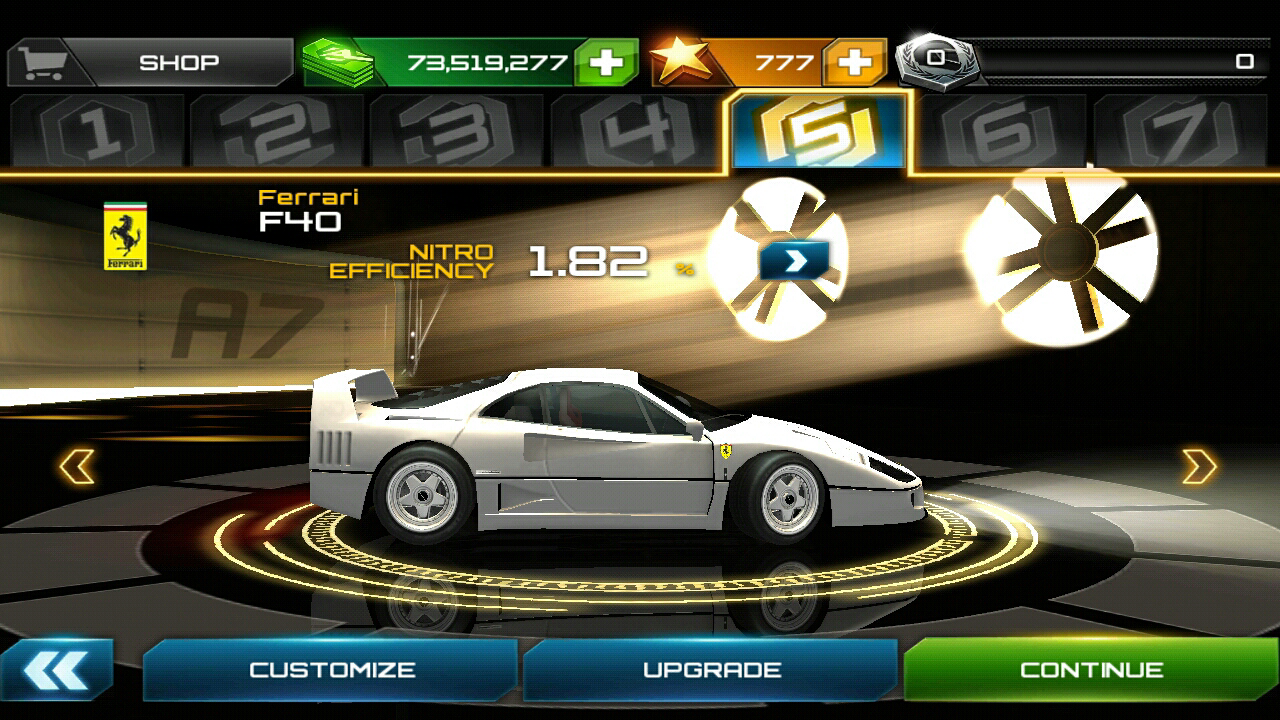View the previous car
This screenshot has width=1280, height=720.
pyautogui.click(x=77, y=467)
